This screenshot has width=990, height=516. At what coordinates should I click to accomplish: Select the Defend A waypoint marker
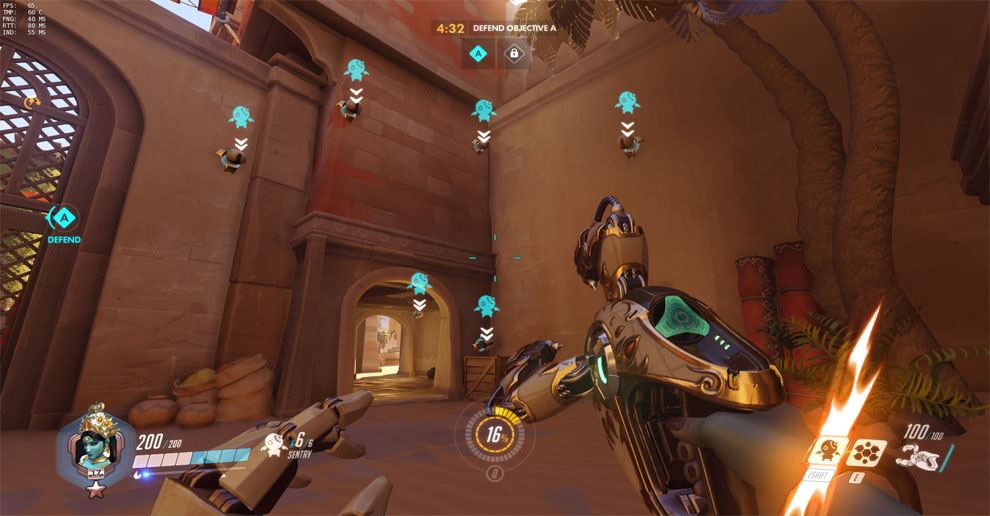(64, 217)
